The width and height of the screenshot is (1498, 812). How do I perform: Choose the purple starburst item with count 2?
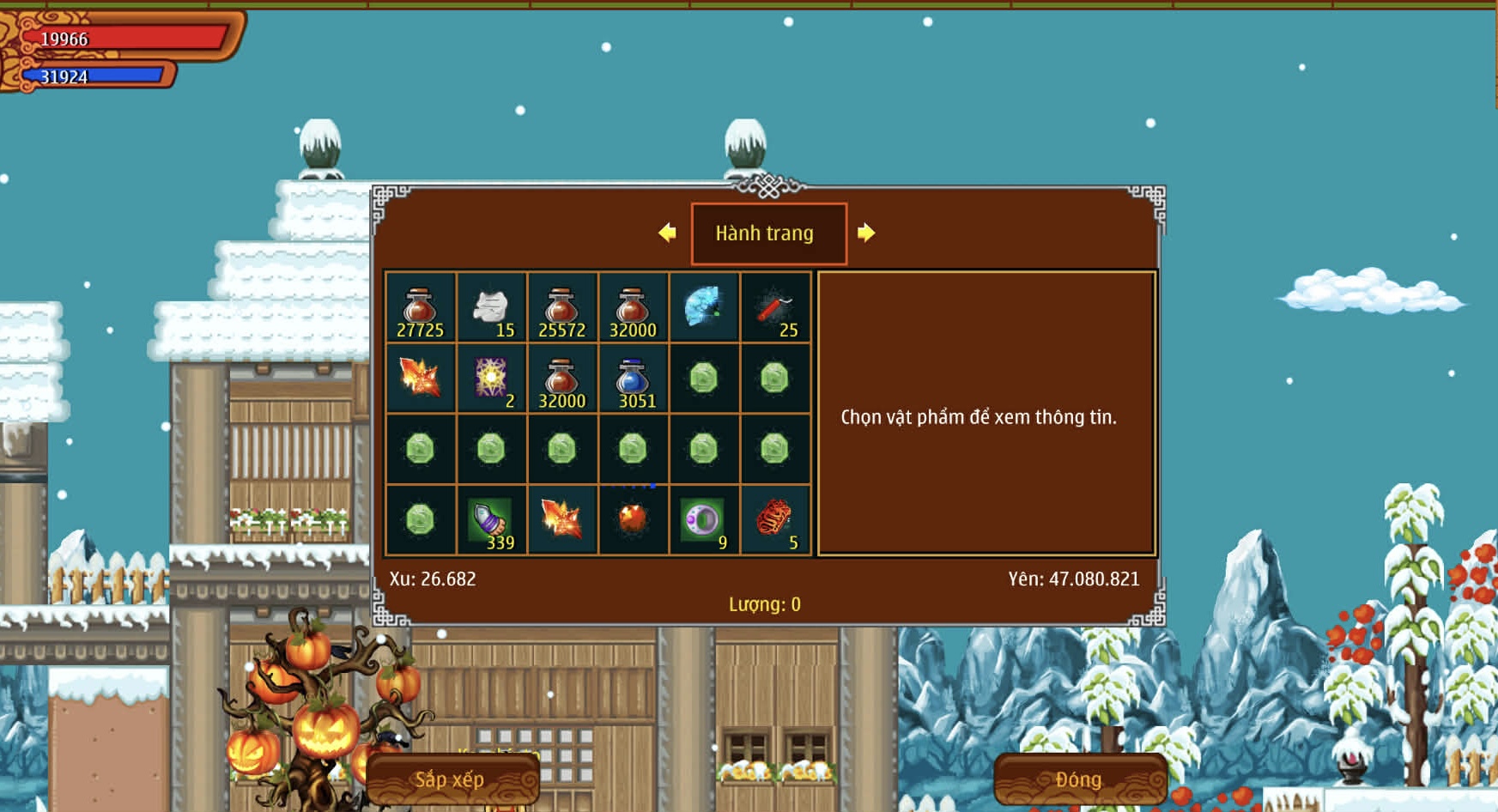tap(491, 379)
